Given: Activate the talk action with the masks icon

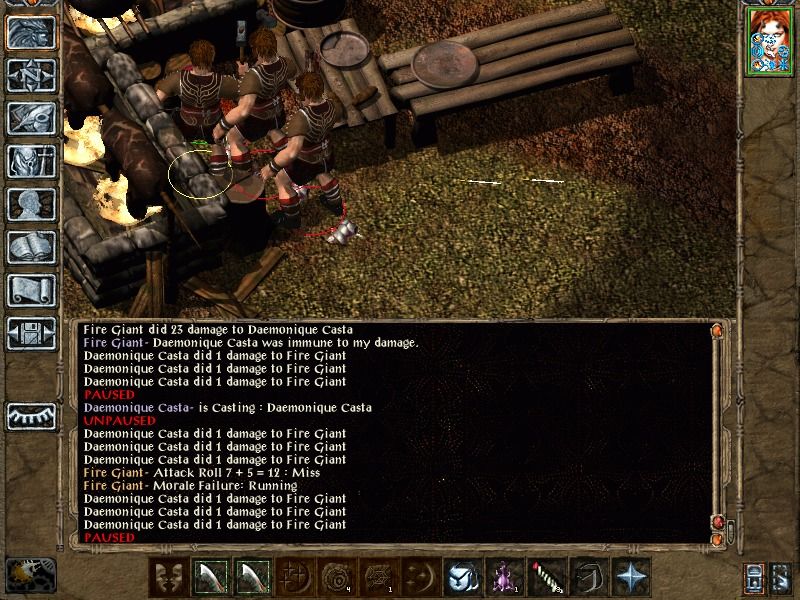Looking at the screenshot, I should pos(168,576).
